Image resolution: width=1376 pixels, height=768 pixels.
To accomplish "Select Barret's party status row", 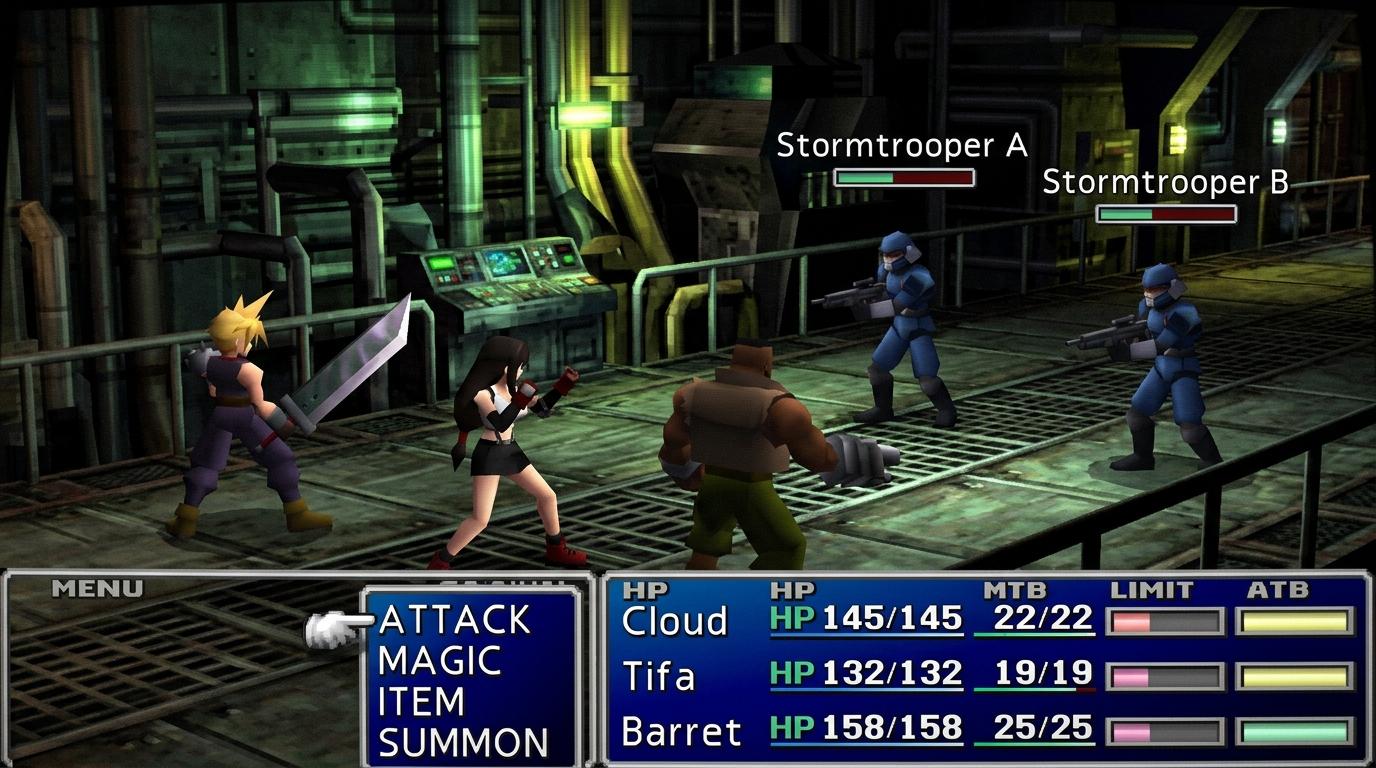I will point(681,731).
